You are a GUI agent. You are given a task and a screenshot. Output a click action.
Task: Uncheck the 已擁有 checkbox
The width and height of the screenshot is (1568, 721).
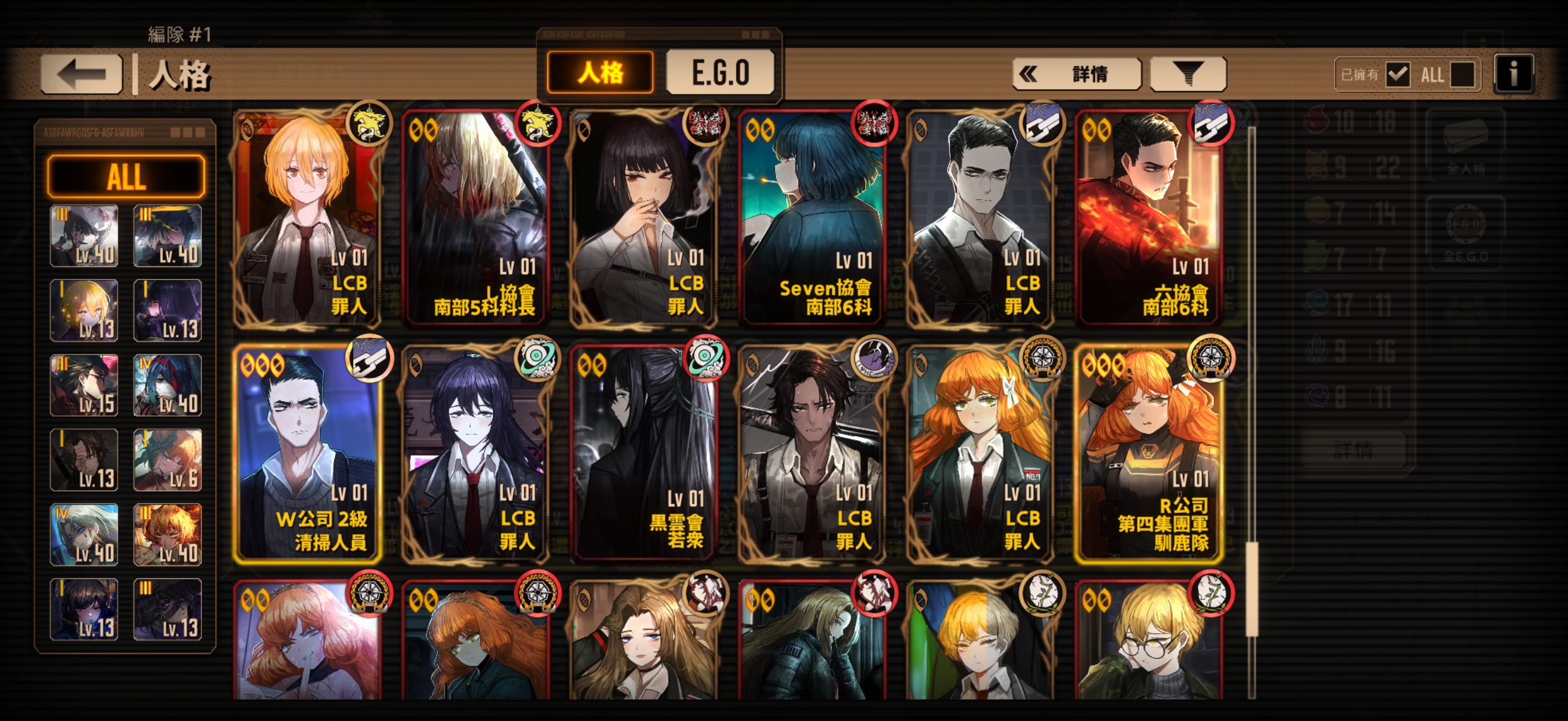pyautogui.click(x=1398, y=74)
